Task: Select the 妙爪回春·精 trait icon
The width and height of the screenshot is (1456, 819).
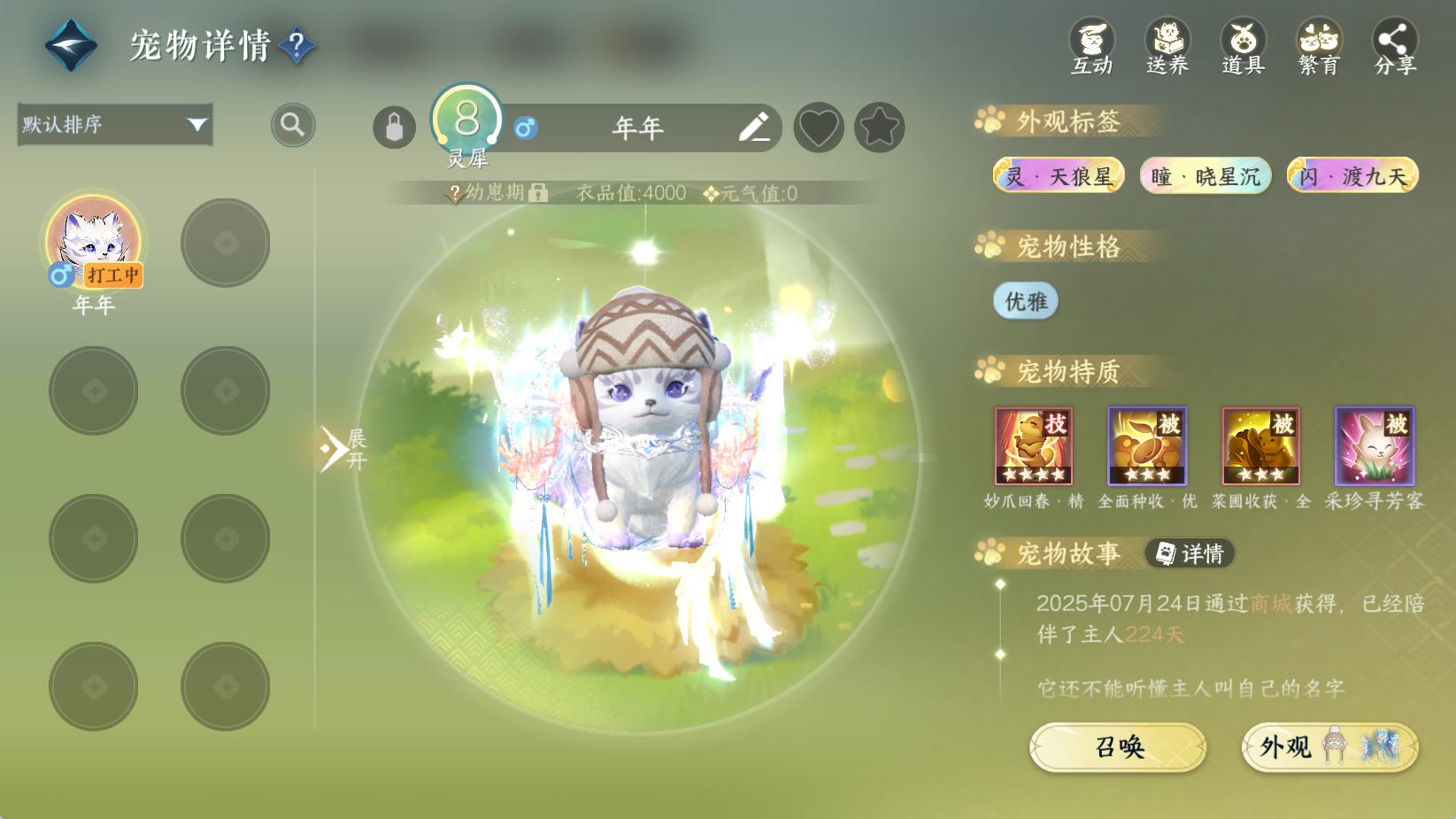Action: (x=1033, y=446)
